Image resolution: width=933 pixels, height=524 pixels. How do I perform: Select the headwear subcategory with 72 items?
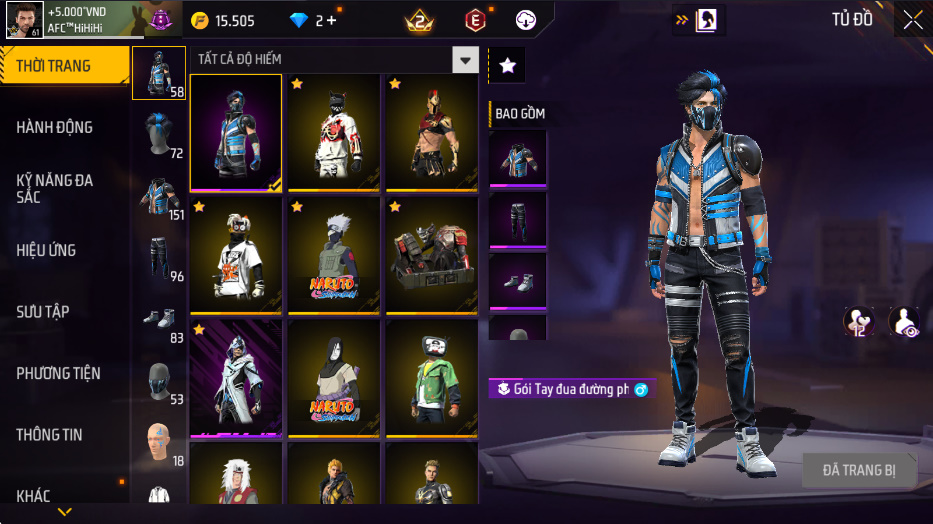[159, 134]
